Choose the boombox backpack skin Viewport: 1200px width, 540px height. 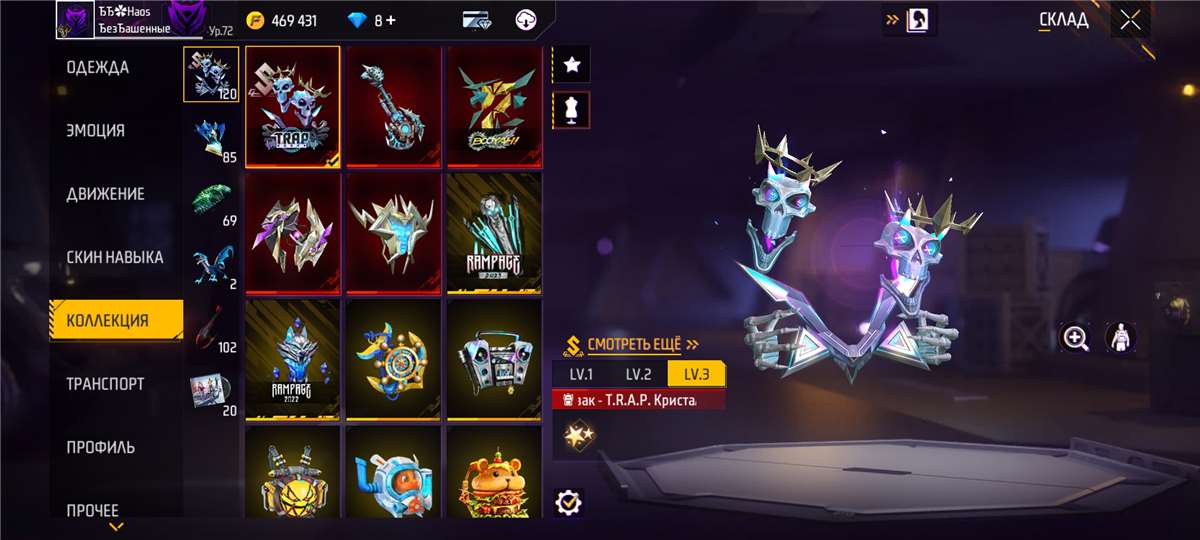click(x=494, y=360)
